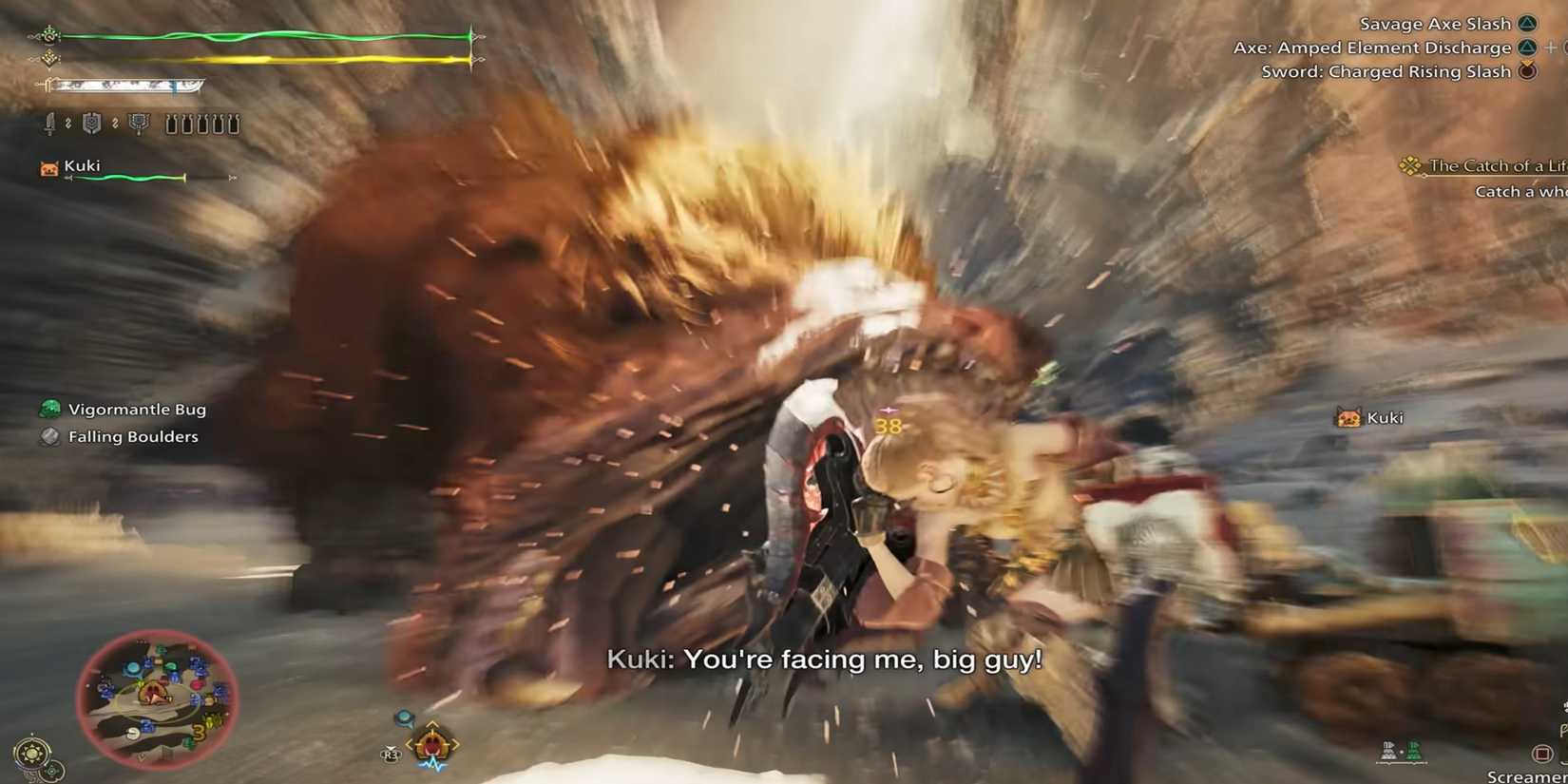Click the Screamer item button prompt

click(1542, 753)
